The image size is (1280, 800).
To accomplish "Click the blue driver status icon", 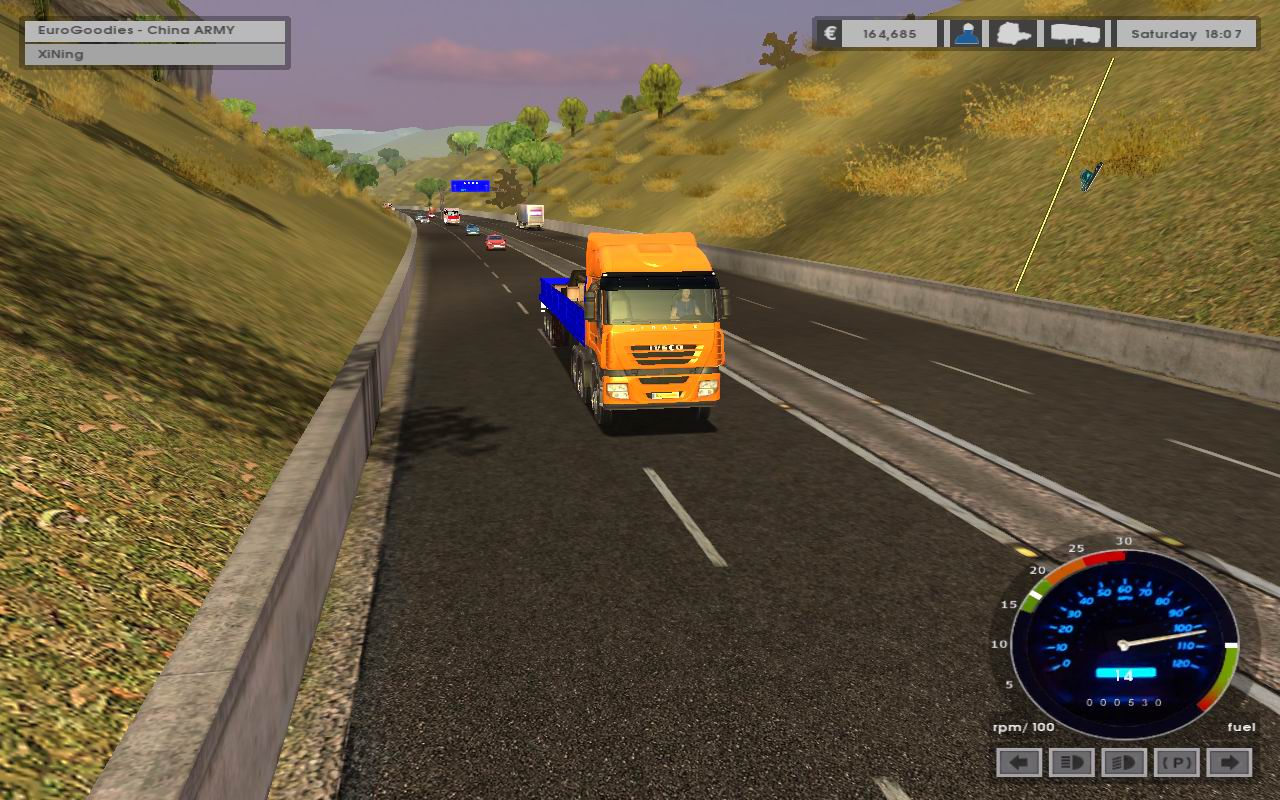I will coord(966,34).
